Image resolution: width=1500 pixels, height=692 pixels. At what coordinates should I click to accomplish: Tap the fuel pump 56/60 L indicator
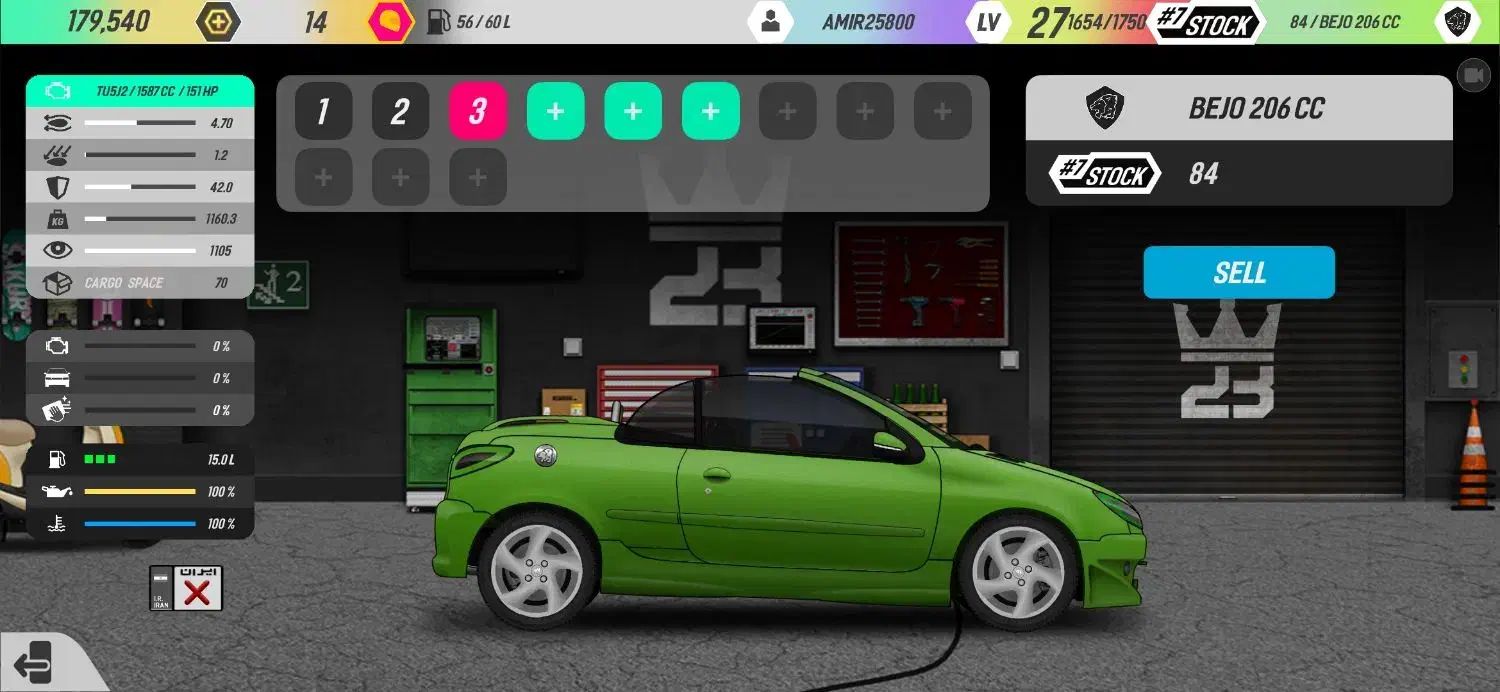pyautogui.click(x=469, y=22)
